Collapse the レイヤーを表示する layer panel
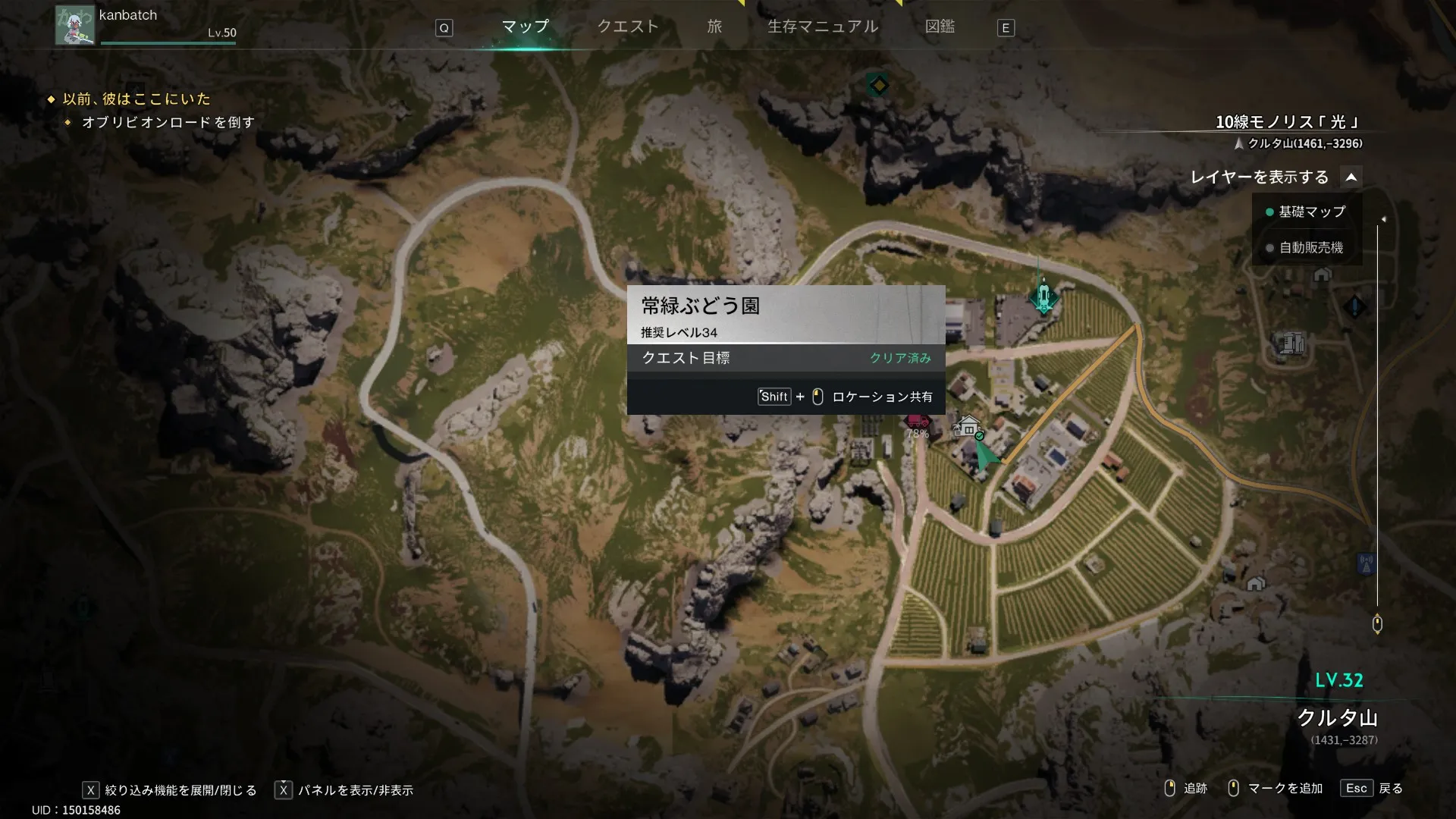1456x819 pixels. [x=1351, y=177]
